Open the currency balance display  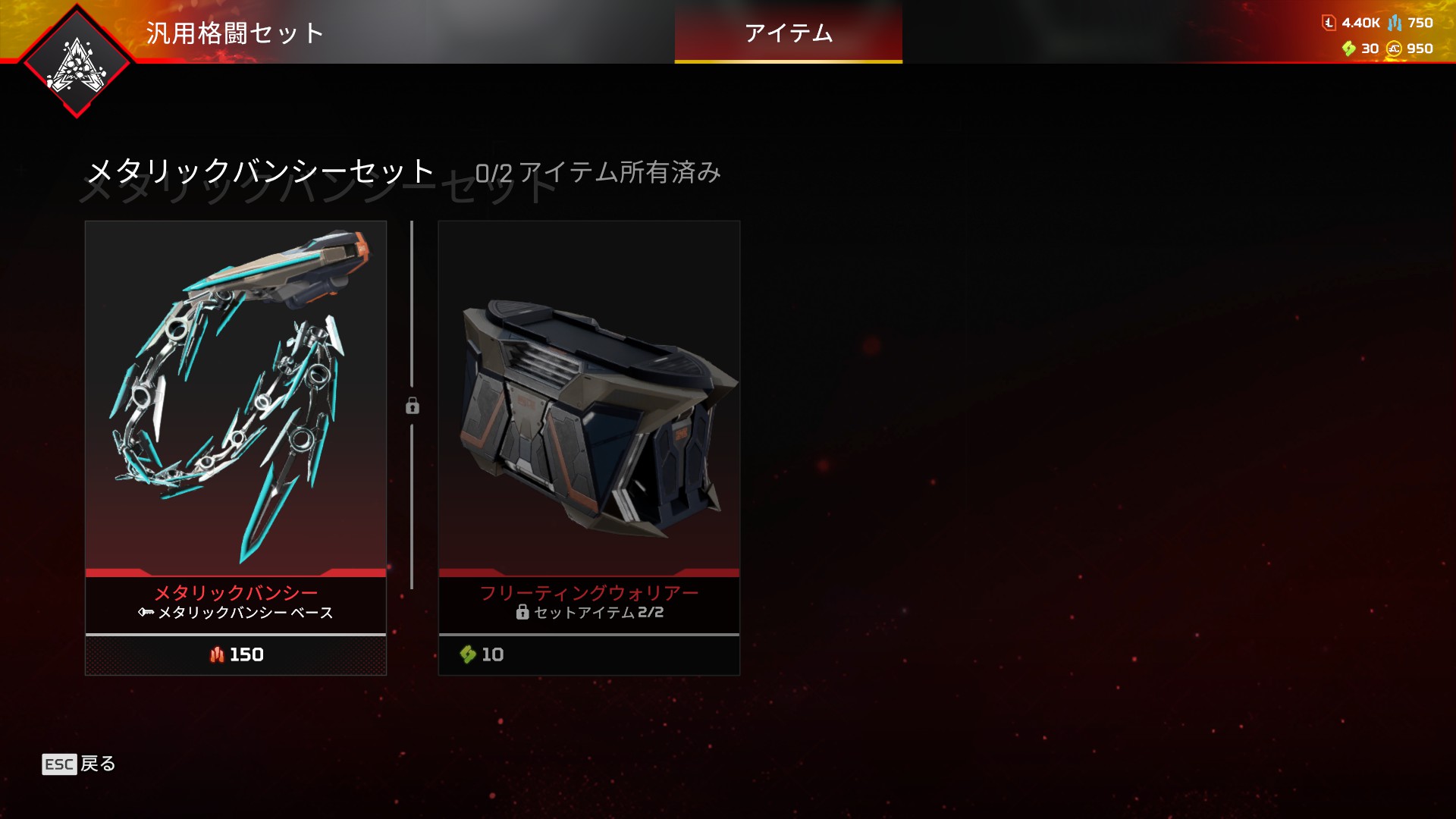click(x=1376, y=36)
